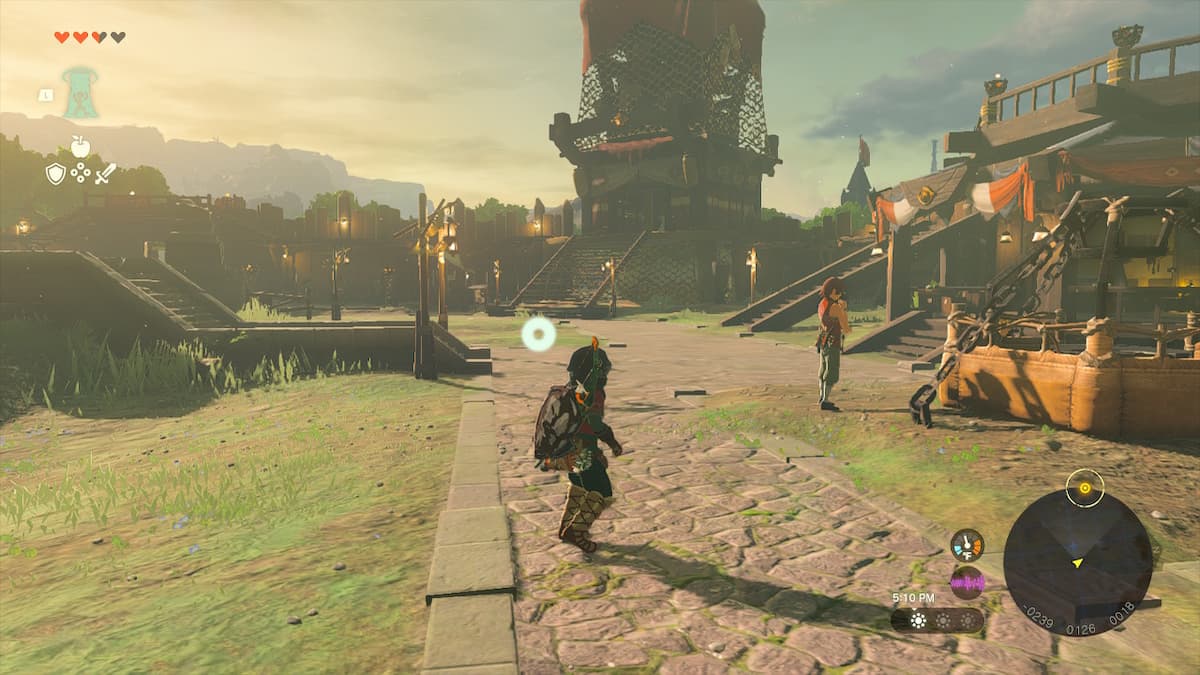Select the apple item shortcut icon
1200x675 pixels.
point(80,147)
